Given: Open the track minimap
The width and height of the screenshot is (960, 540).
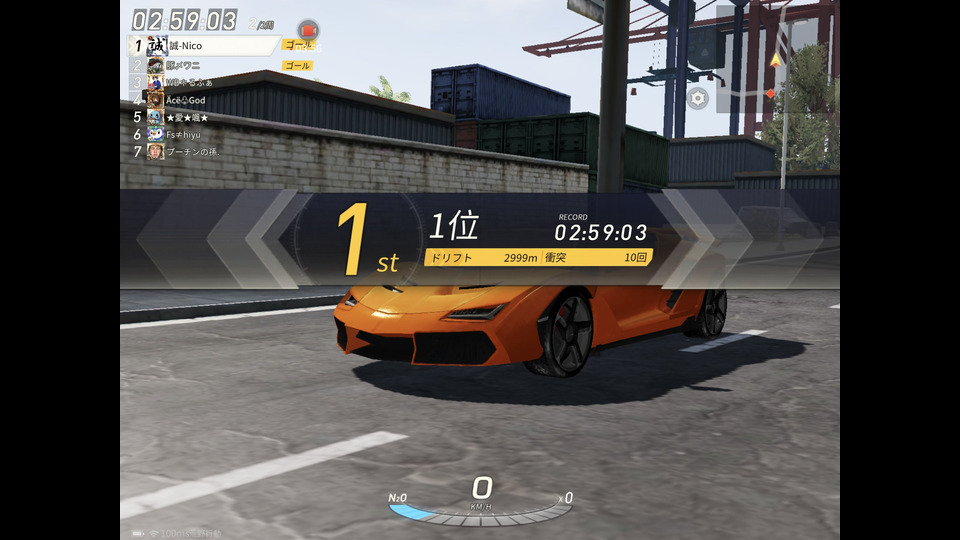Looking at the screenshot, I should [x=778, y=68].
